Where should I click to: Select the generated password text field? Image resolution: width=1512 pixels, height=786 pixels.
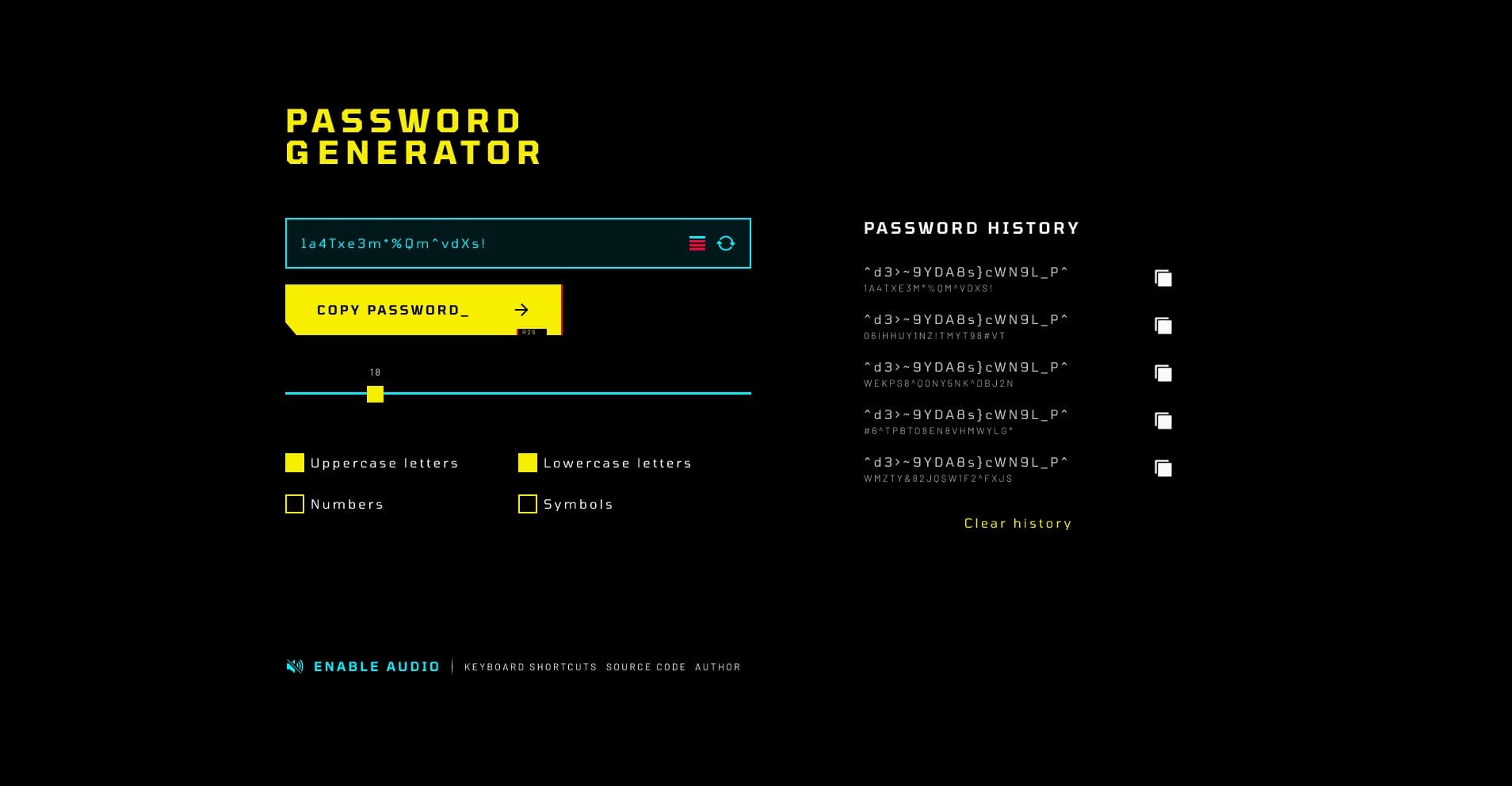pyautogui.click(x=483, y=243)
